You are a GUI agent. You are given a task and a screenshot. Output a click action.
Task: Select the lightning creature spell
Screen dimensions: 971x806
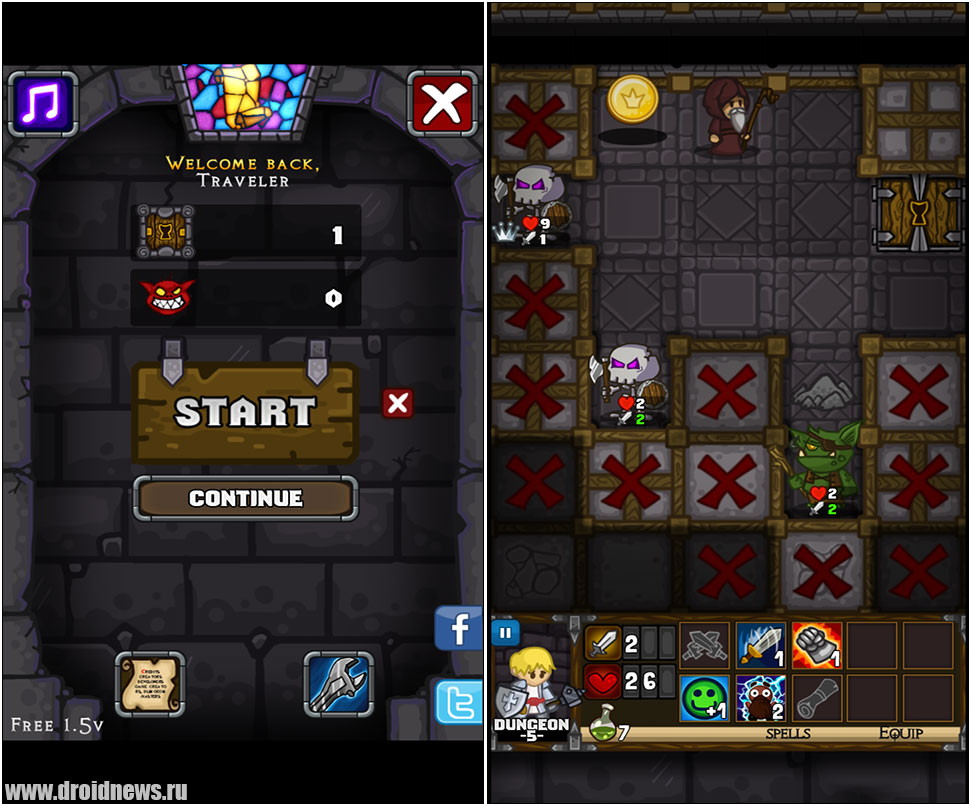pos(761,698)
